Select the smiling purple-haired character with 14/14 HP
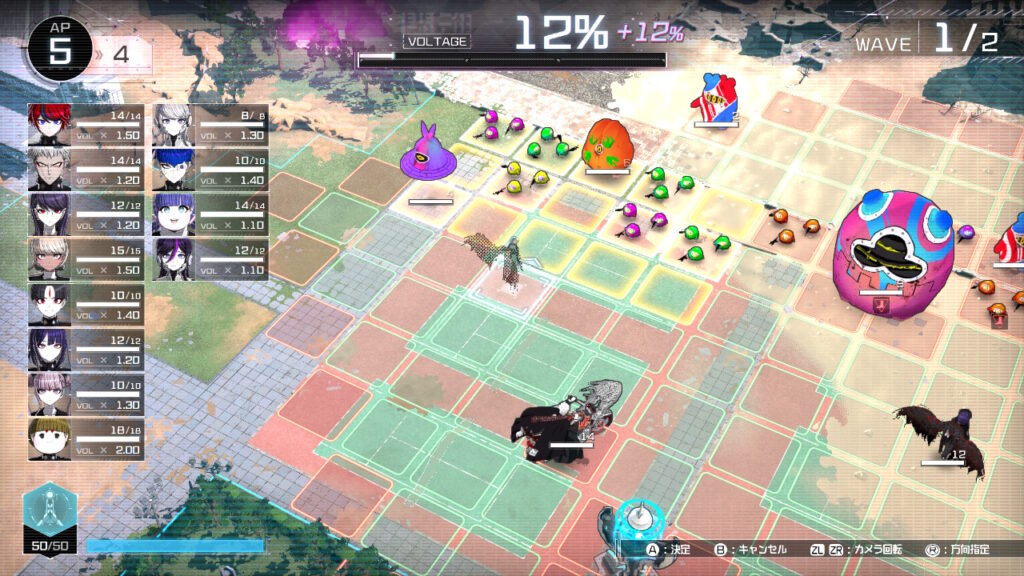 coord(172,214)
